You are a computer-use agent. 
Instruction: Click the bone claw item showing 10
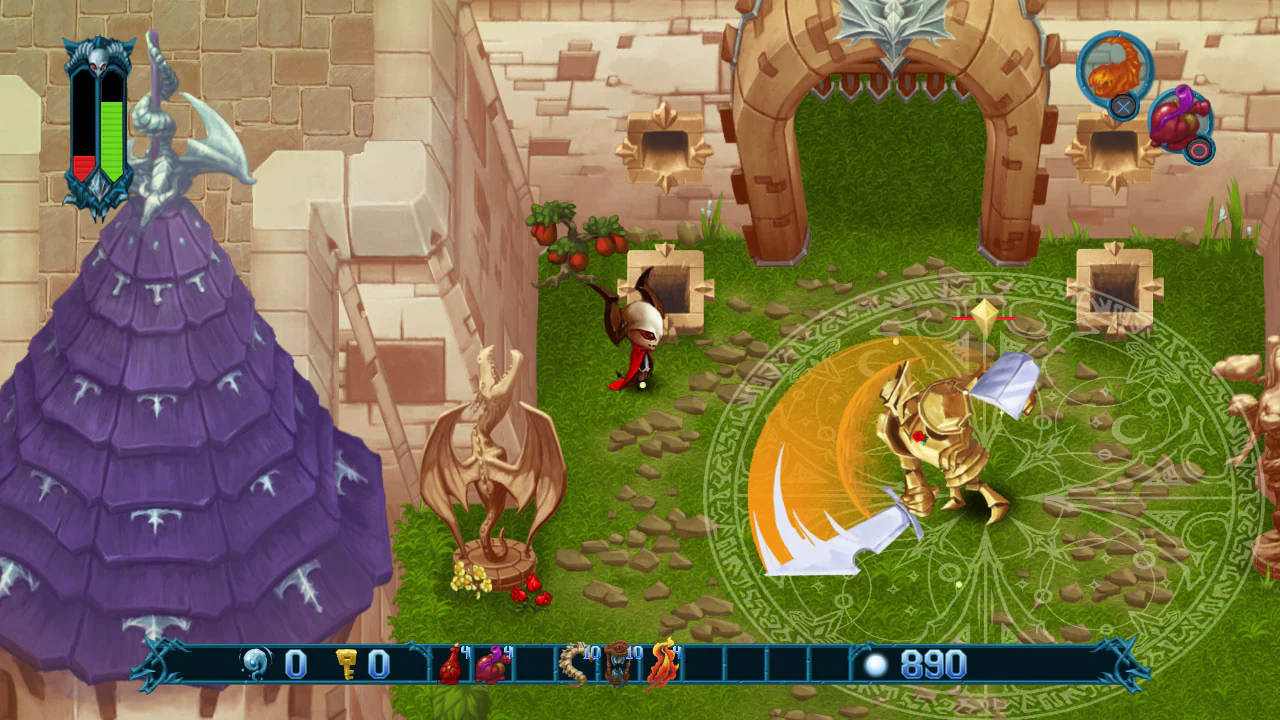[572, 665]
